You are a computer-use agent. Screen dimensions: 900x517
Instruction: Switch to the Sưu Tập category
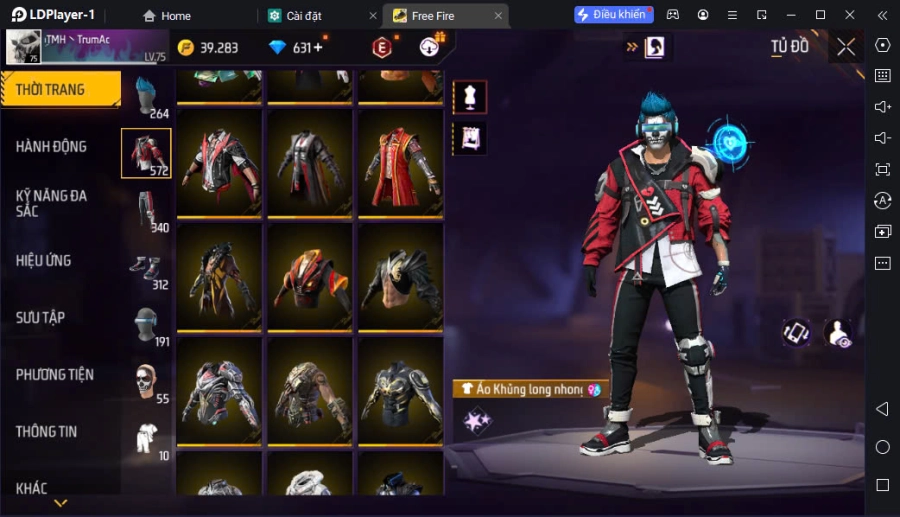[x=41, y=318]
